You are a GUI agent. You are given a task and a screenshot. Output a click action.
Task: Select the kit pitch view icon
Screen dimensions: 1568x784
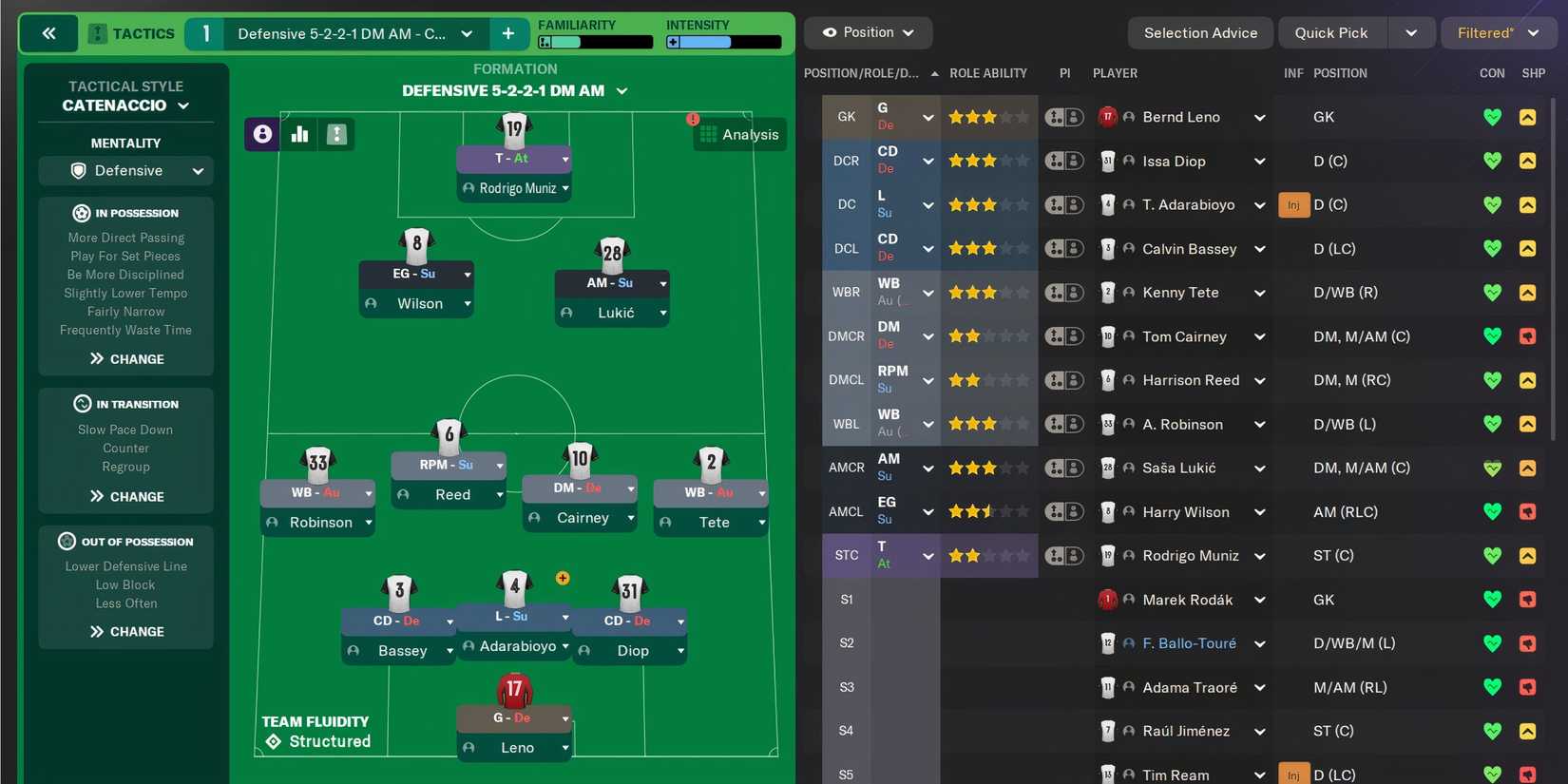(336, 134)
